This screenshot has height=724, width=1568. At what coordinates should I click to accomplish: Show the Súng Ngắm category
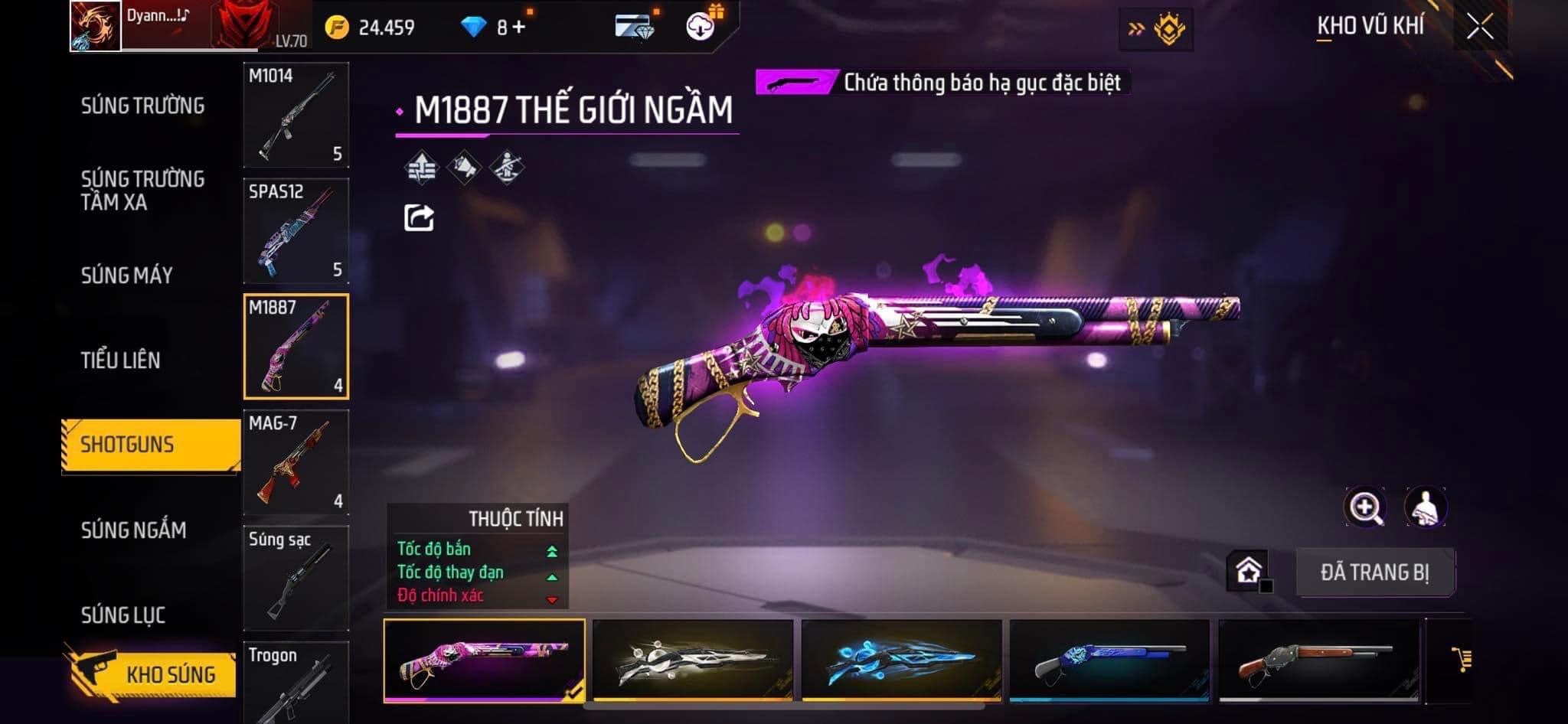point(134,530)
